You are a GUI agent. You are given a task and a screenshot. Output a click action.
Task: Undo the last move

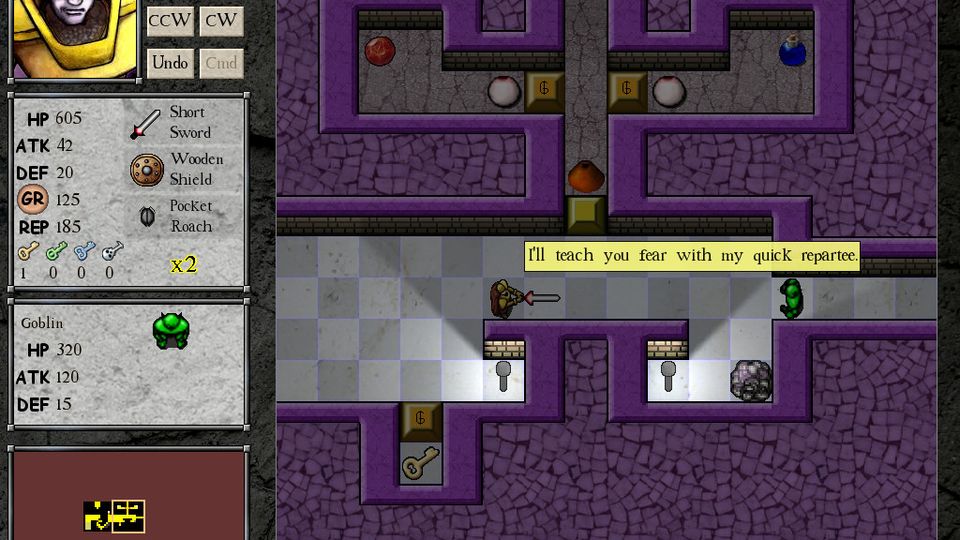pos(170,63)
